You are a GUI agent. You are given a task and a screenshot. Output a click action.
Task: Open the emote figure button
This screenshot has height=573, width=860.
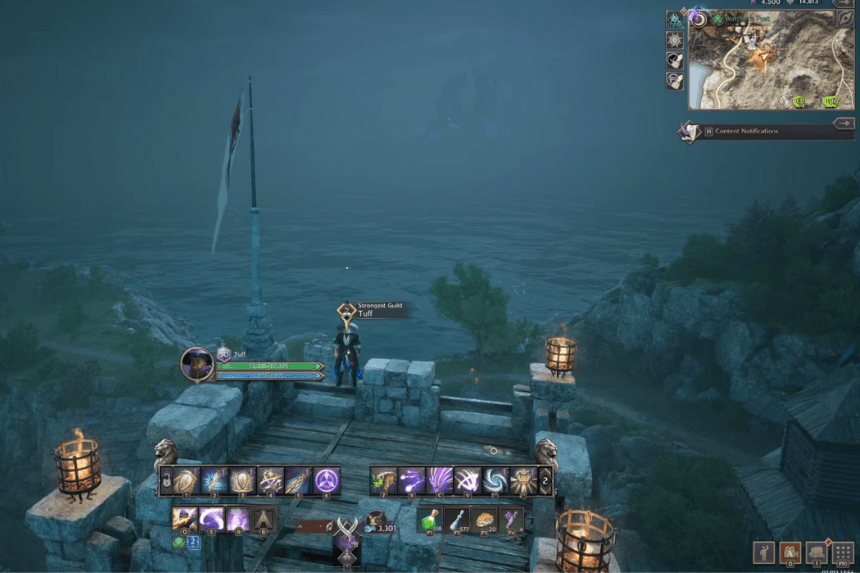[x=764, y=551]
